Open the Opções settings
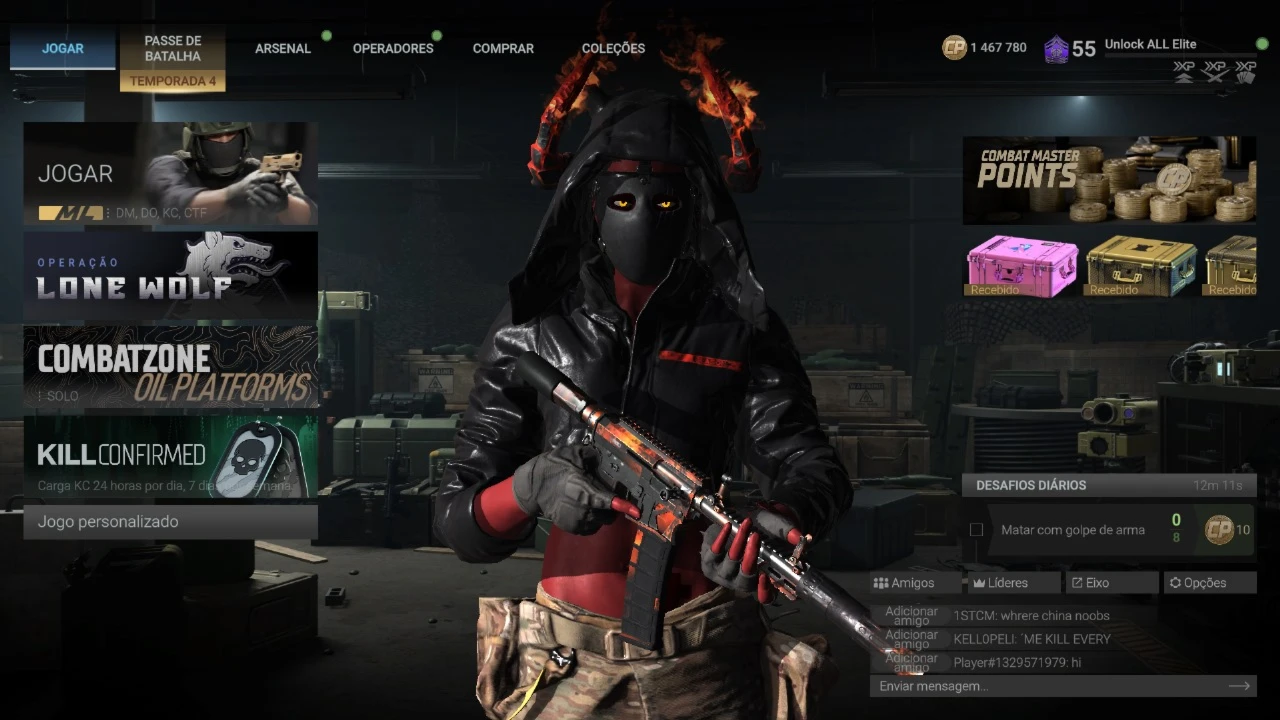The image size is (1280, 720). 1209,583
